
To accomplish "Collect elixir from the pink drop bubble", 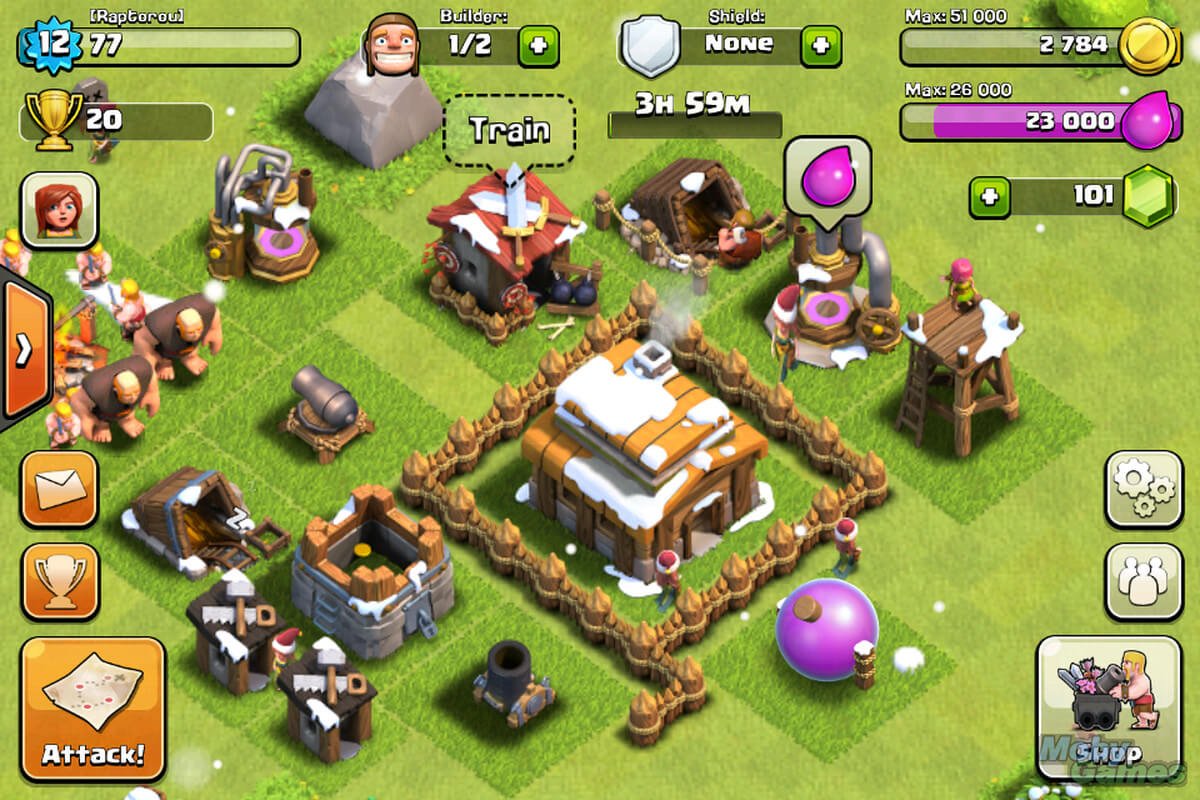I will tap(827, 176).
